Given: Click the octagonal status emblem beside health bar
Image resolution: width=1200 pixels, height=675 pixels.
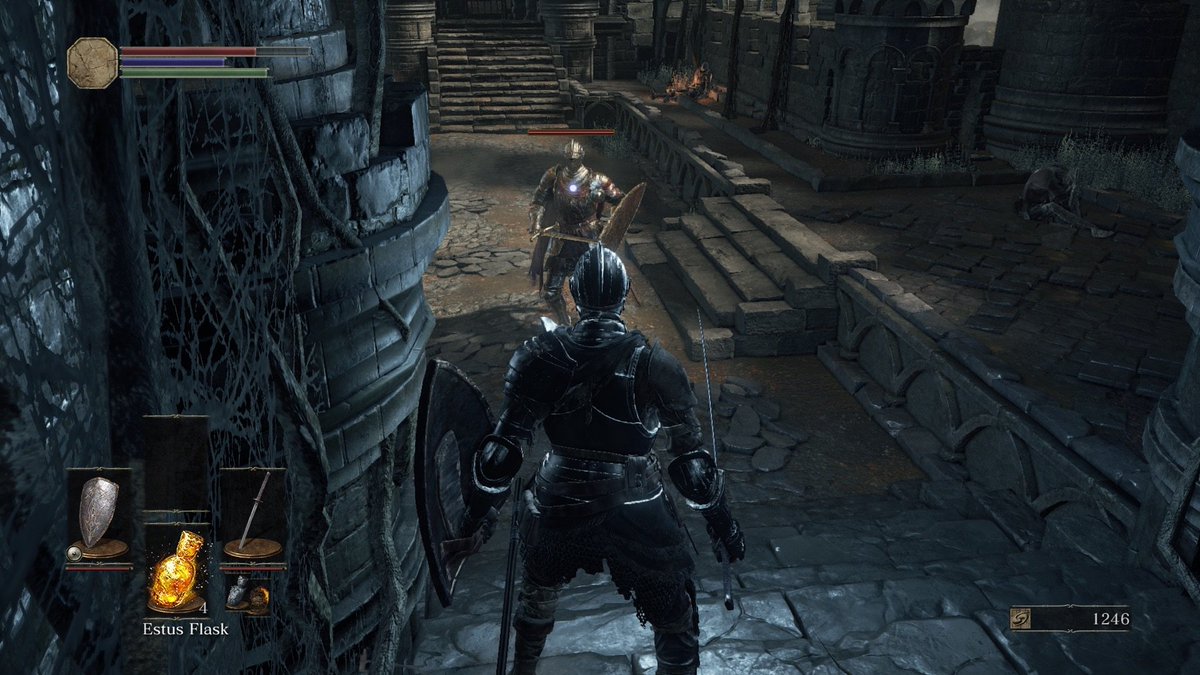Looking at the screenshot, I should pos(92,62).
